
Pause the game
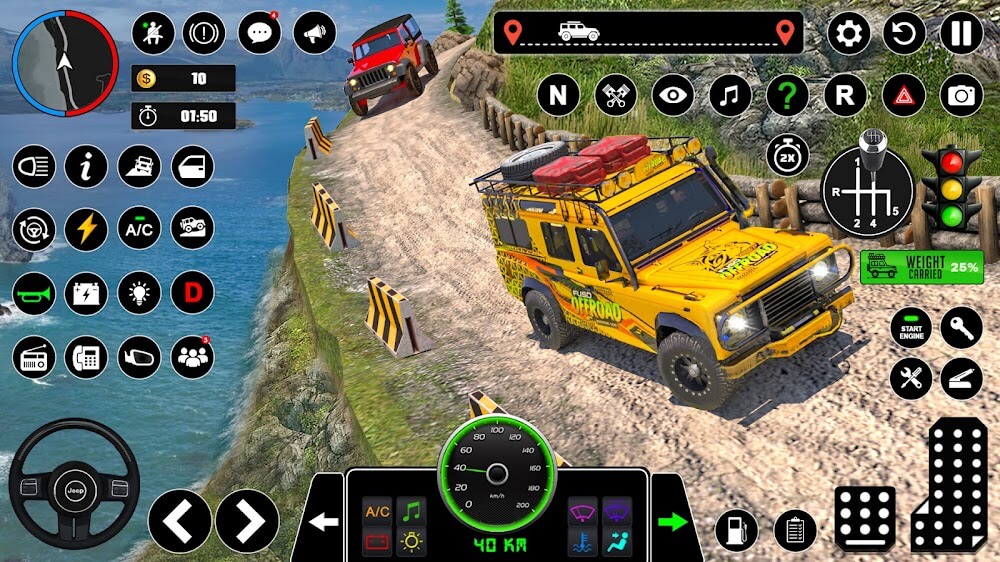coord(961,33)
